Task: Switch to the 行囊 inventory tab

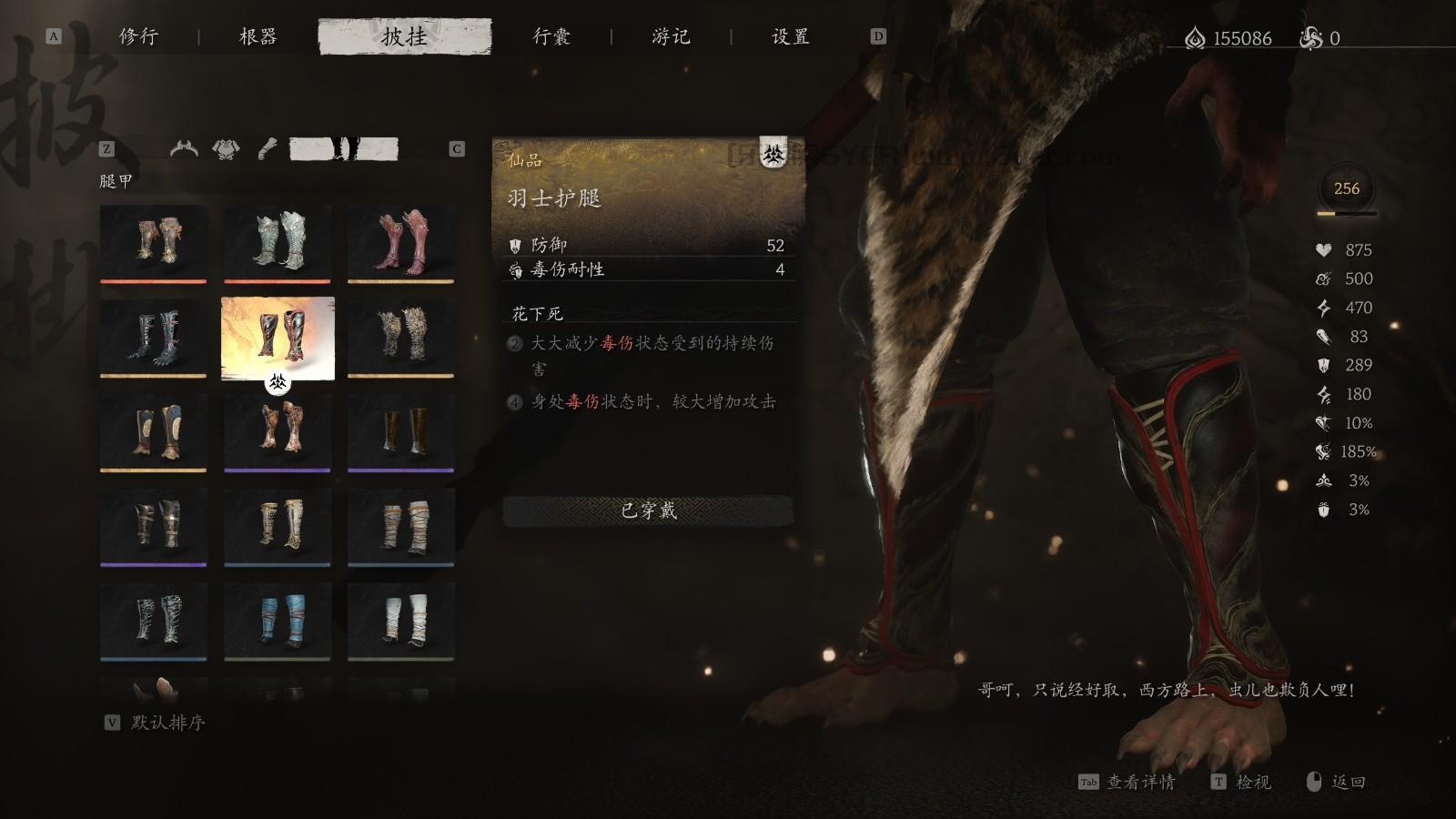Action: click(552, 38)
